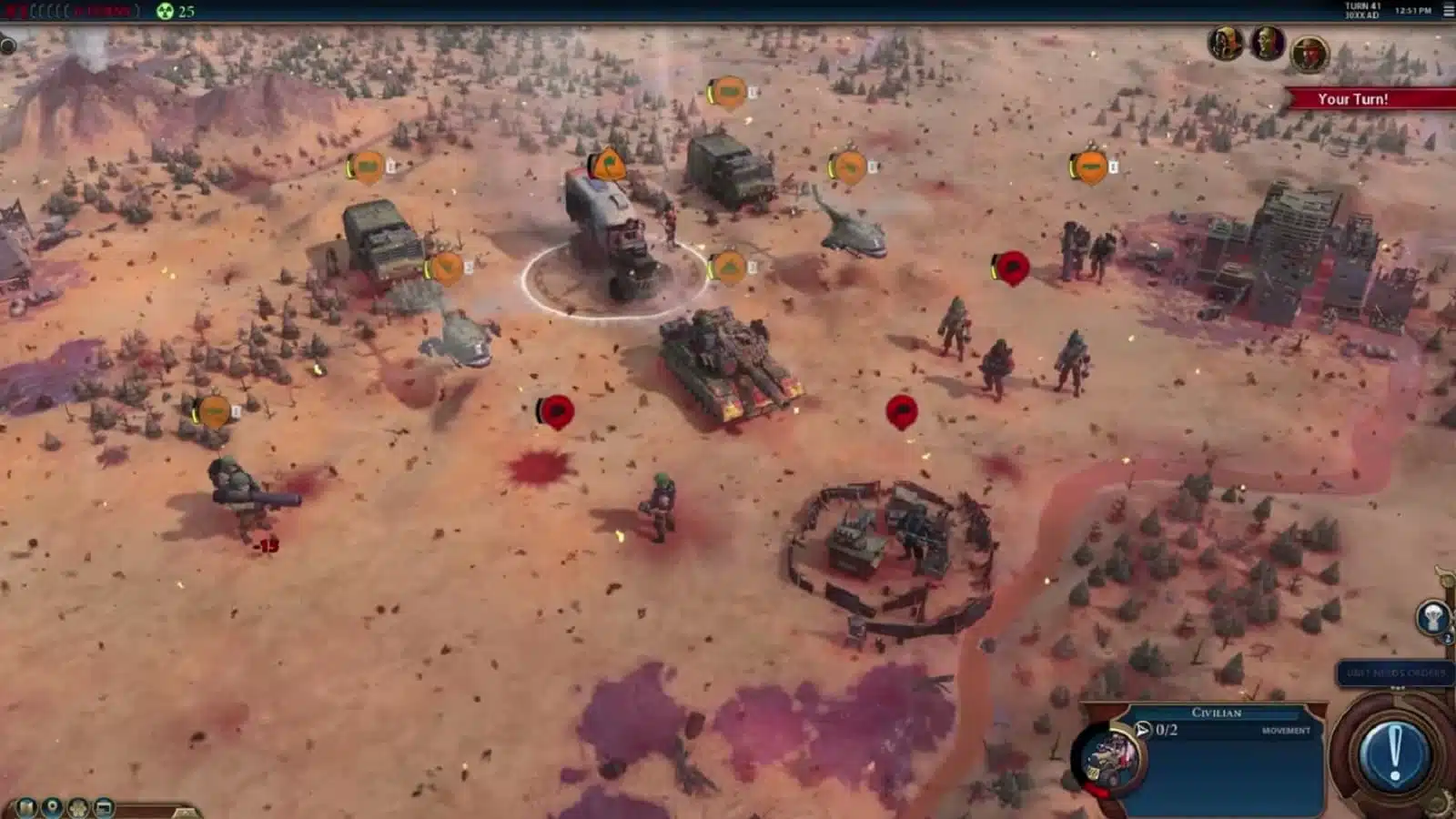Click the Civilian unit portrait thumbnail
The height and width of the screenshot is (819, 1456).
tap(1112, 755)
